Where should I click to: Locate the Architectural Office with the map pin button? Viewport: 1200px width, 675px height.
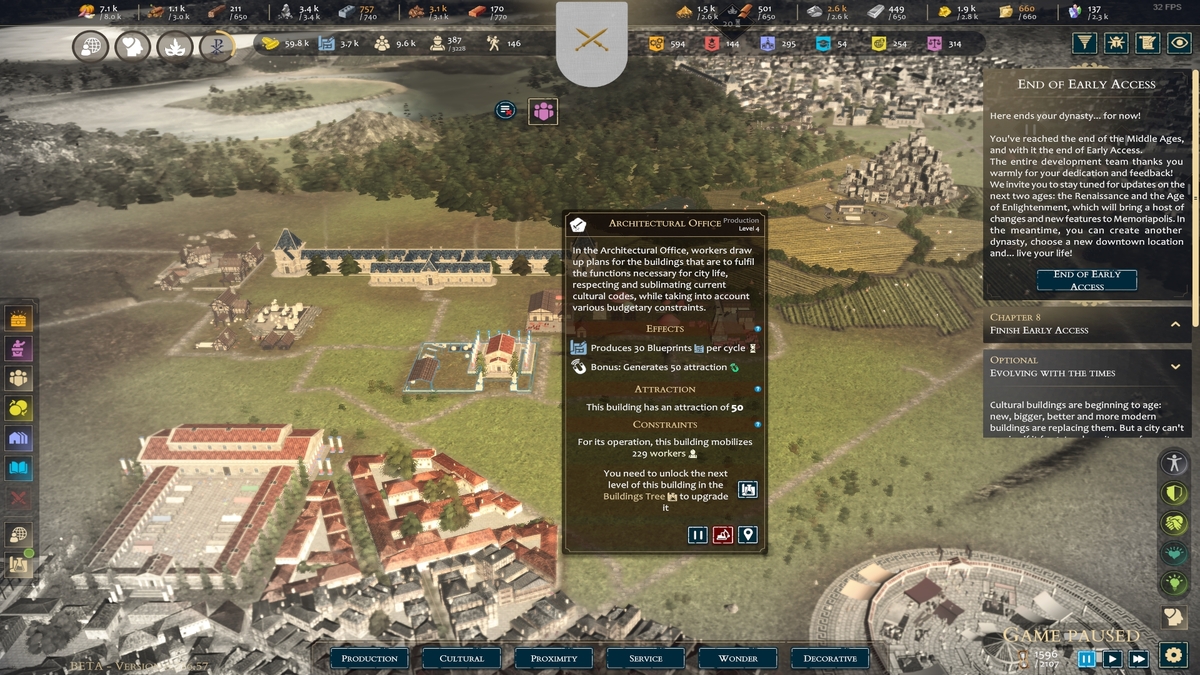tap(747, 535)
